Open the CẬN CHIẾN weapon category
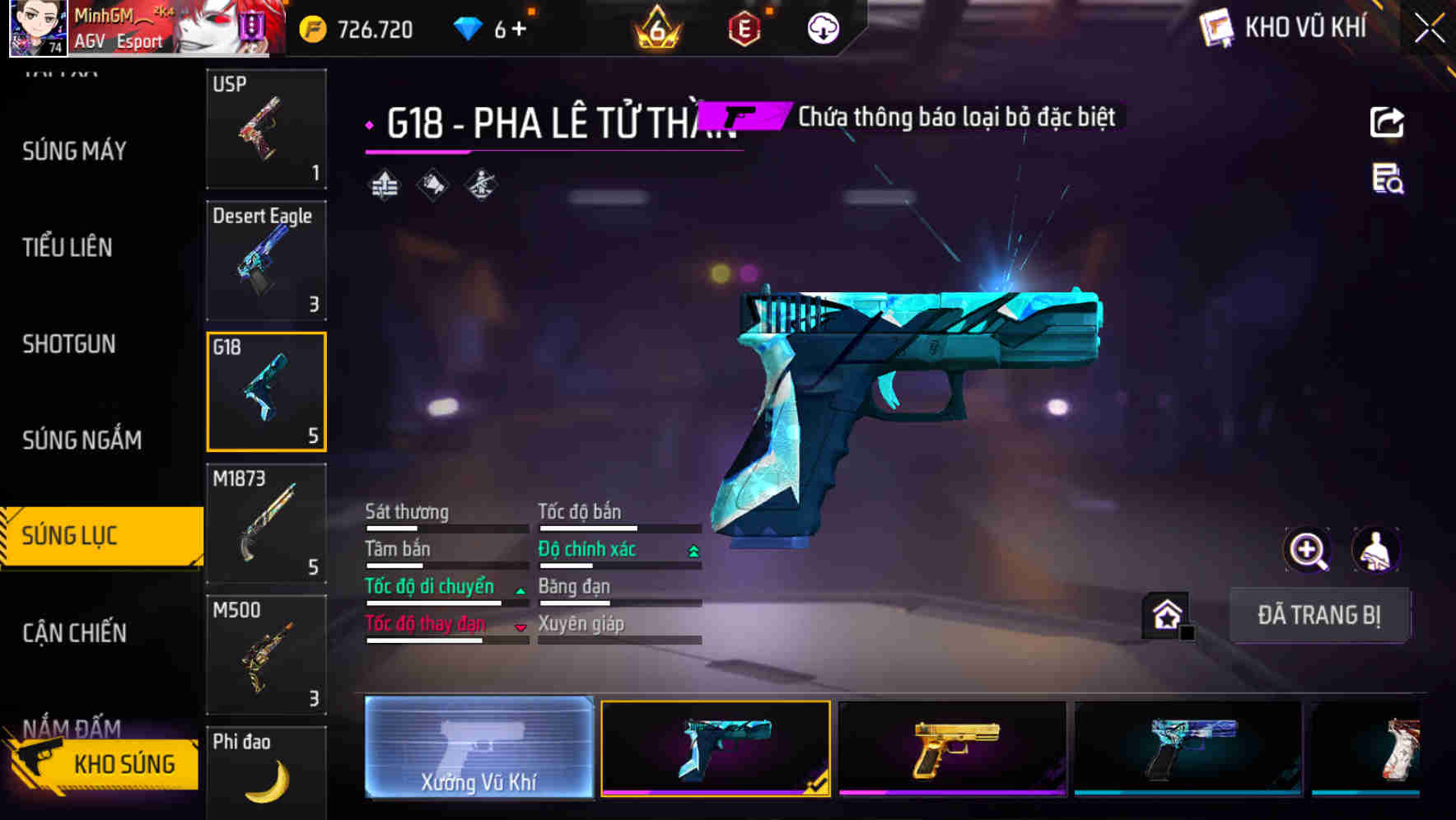Screen dimensions: 1456x820 tap(72, 632)
